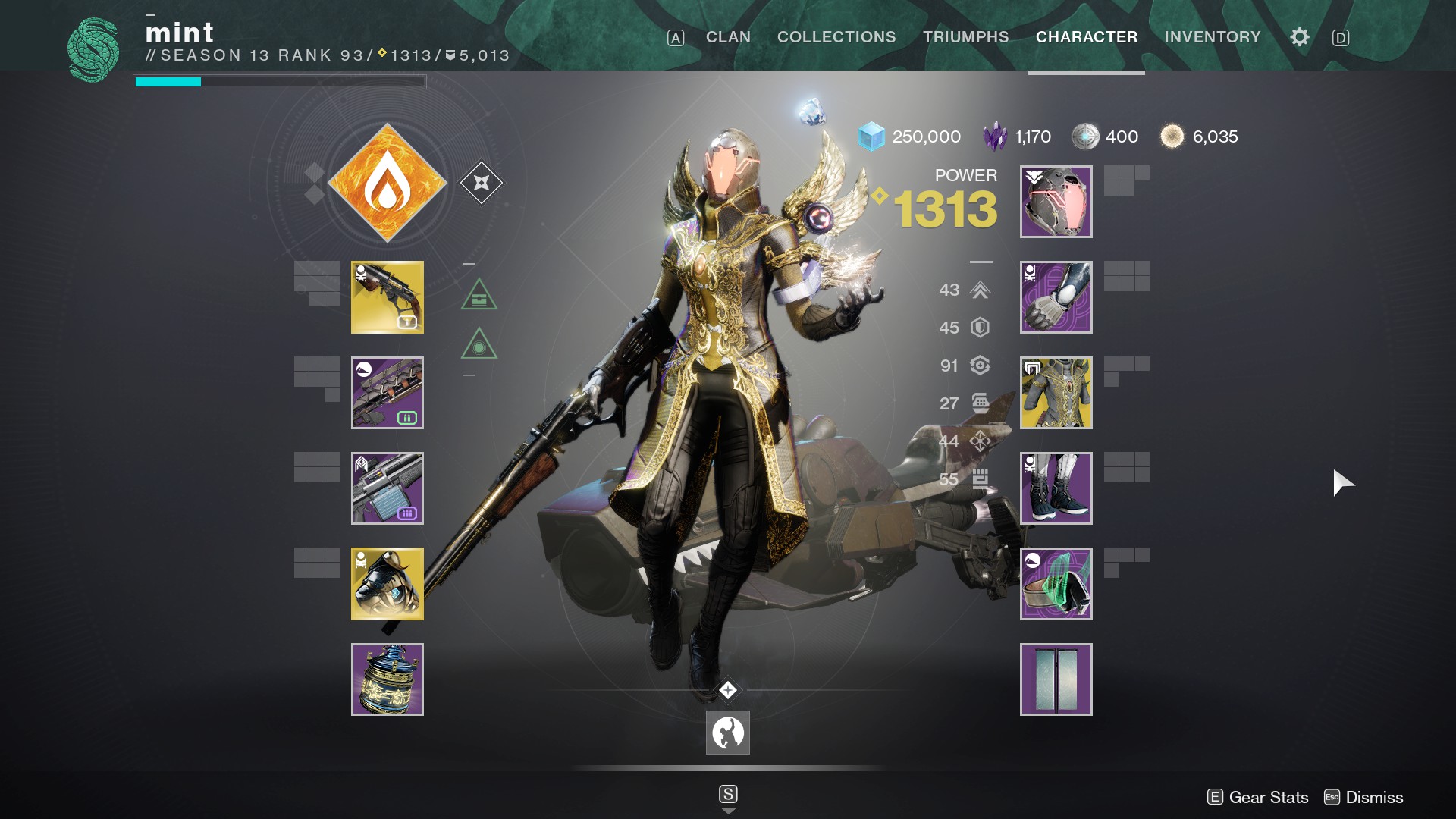This screenshot has height=819, width=1456.
Task: Open the emote slot below the character
Action: (x=728, y=733)
